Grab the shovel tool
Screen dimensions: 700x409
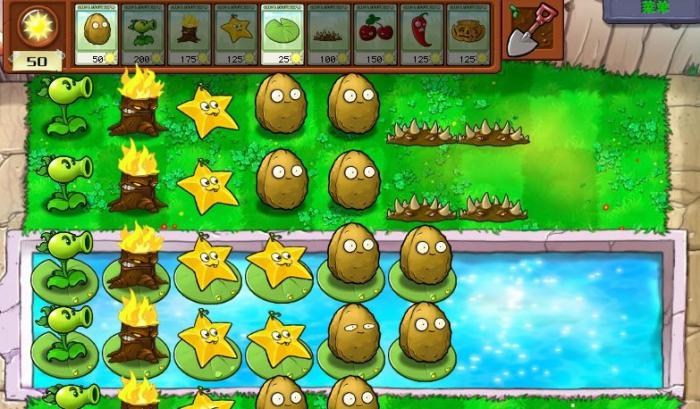[526, 30]
